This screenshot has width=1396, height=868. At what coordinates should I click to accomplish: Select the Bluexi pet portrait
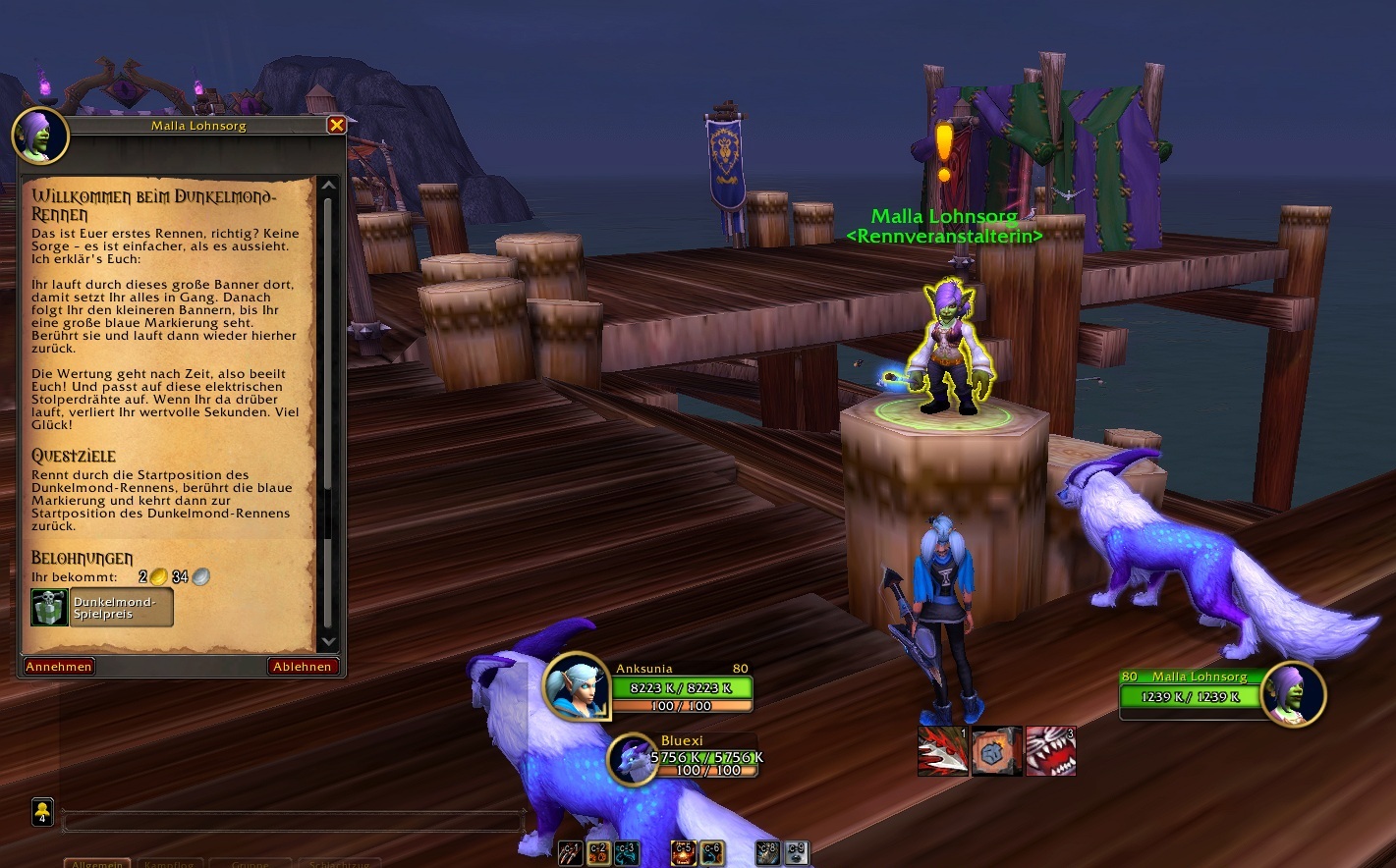[x=631, y=759]
